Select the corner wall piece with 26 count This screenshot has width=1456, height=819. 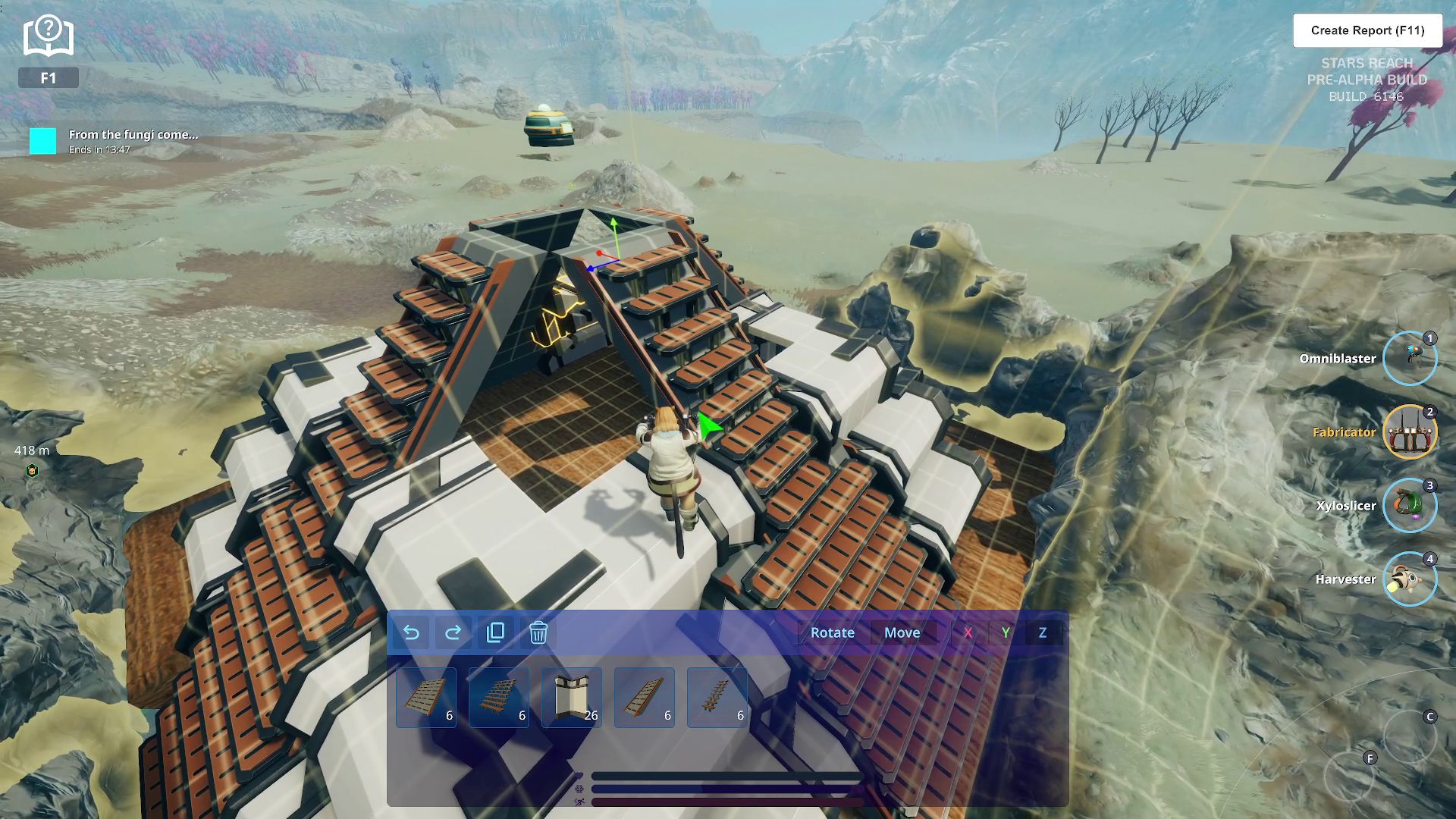pyautogui.click(x=572, y=698)
